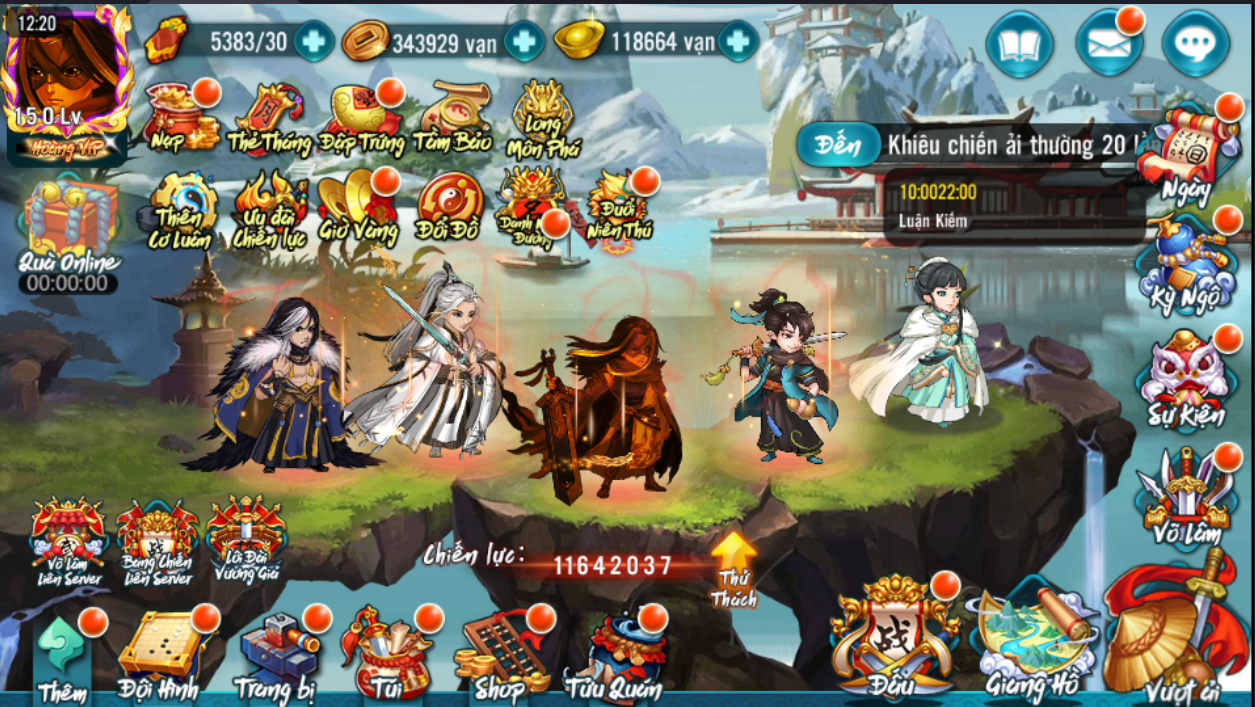Open the Tầm Bảo treasure hunt
Screen dimensions: 1255x707
pos(452,118)
